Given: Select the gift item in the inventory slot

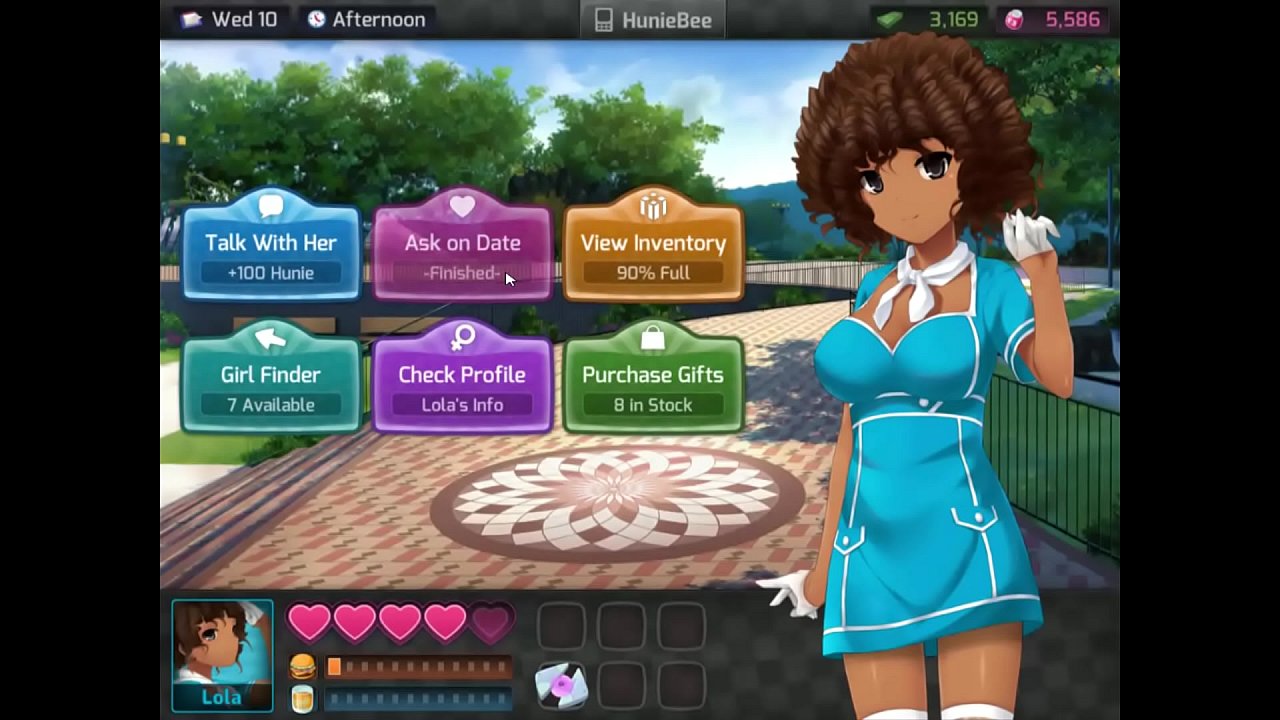Looking at the screenshot, I should (x=561, y=683).
